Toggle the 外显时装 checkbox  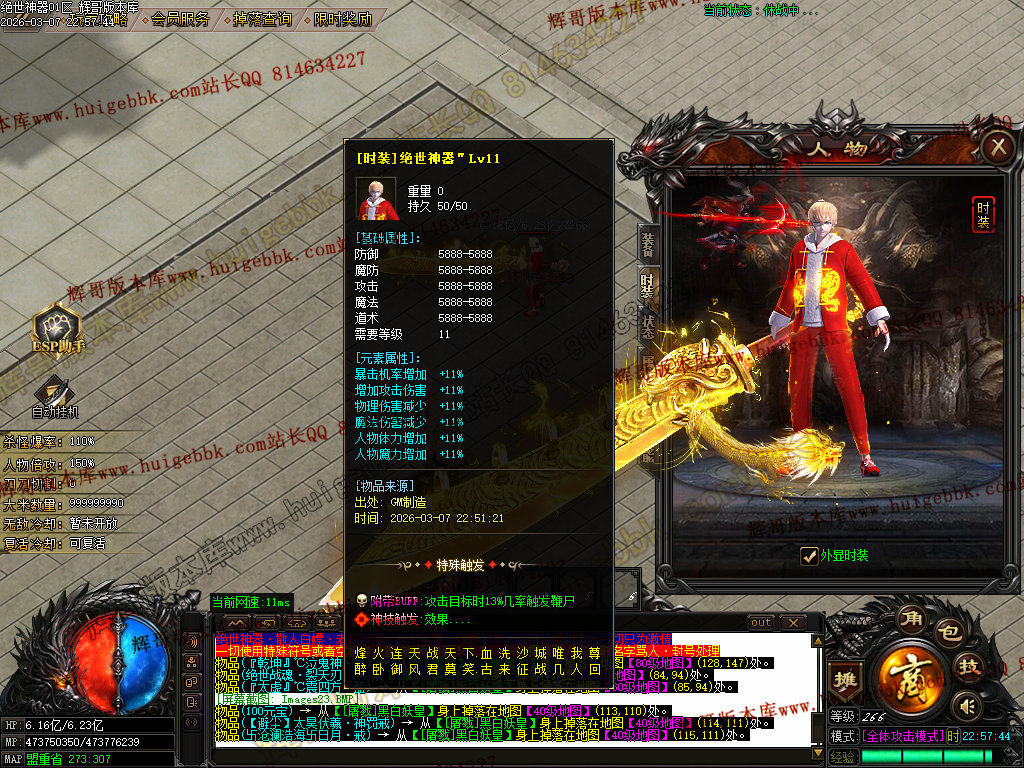coord(809,556)
